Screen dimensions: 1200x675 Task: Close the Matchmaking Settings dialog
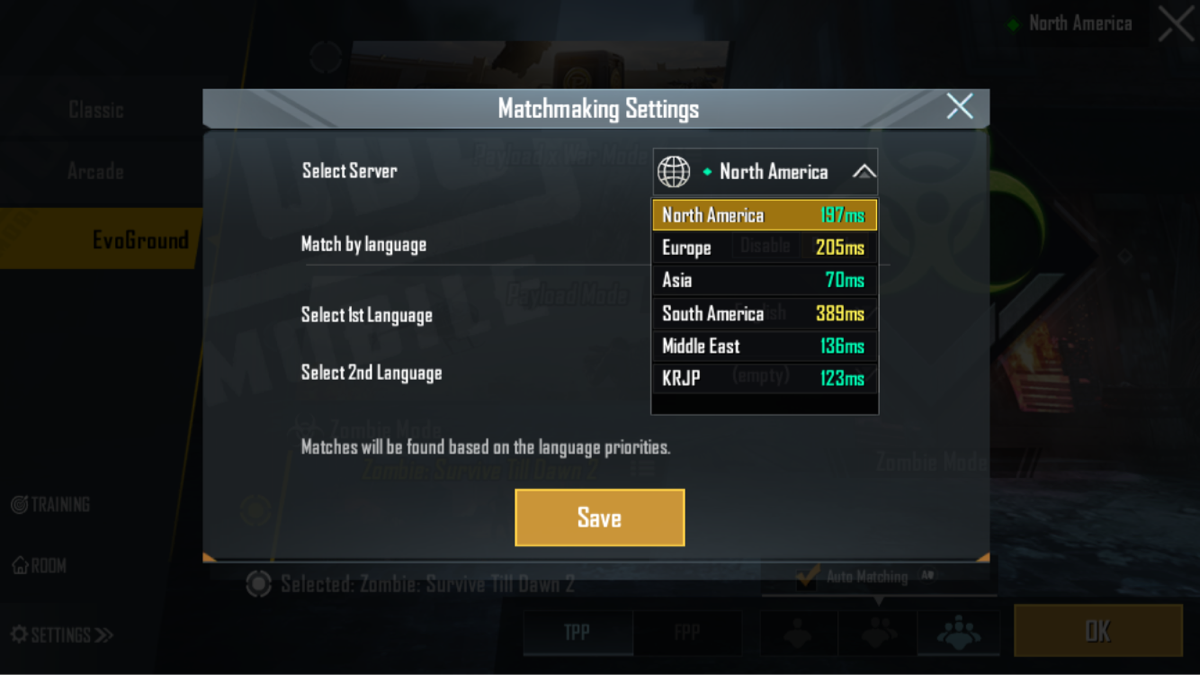pos(959,107)
